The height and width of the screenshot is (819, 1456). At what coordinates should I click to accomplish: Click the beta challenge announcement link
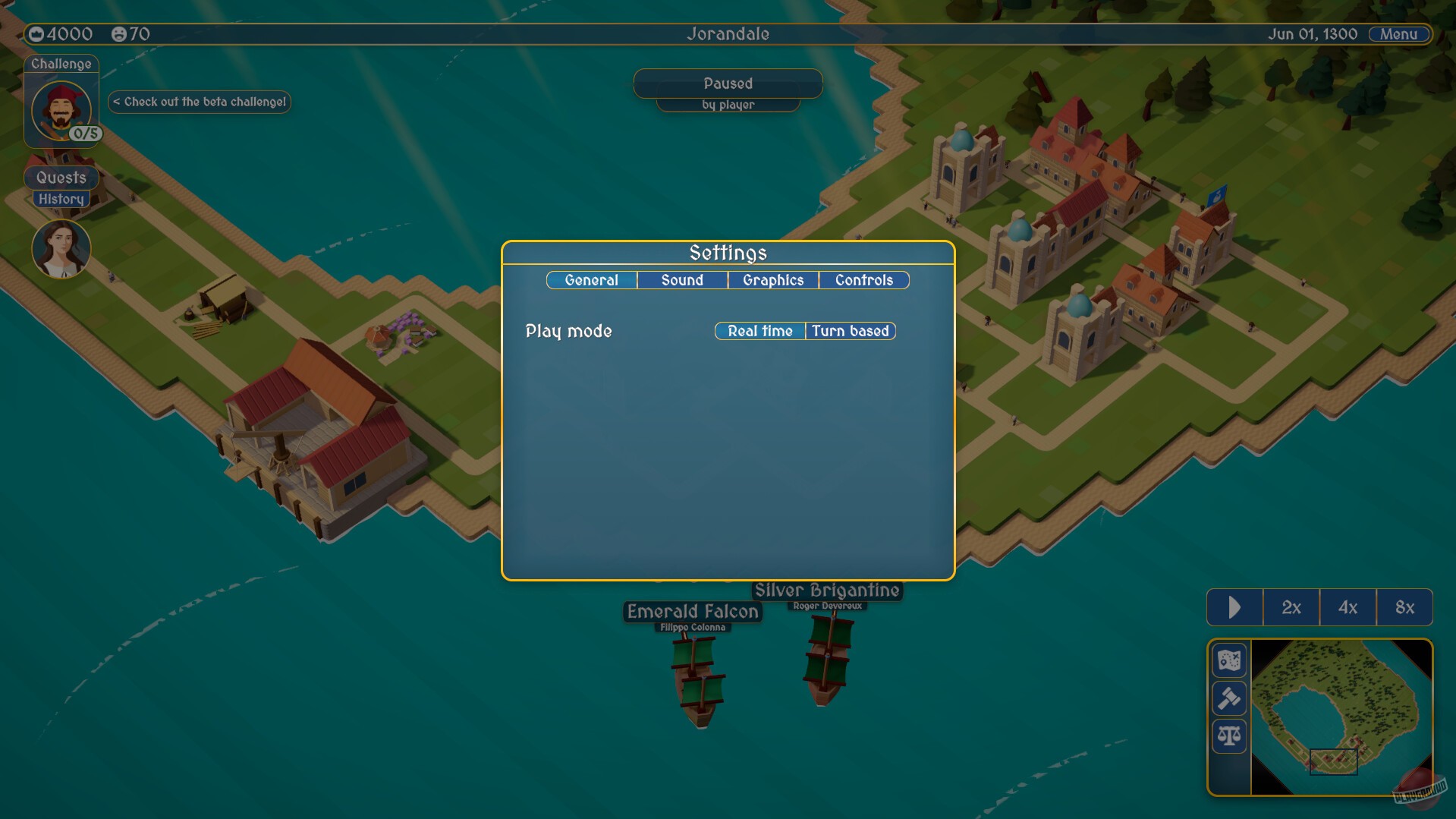199,101
